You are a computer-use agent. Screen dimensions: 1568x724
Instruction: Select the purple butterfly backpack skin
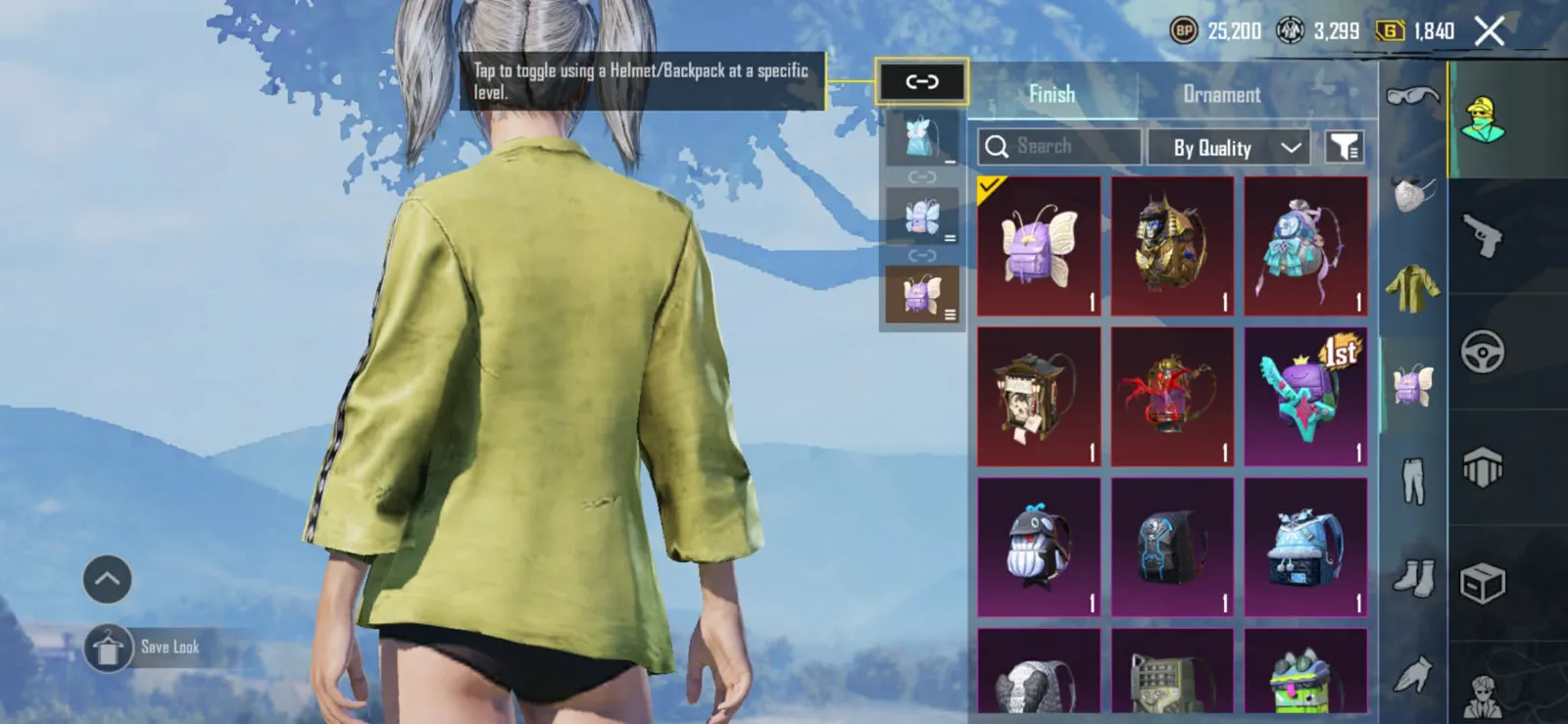click(x=1039, y=247)
